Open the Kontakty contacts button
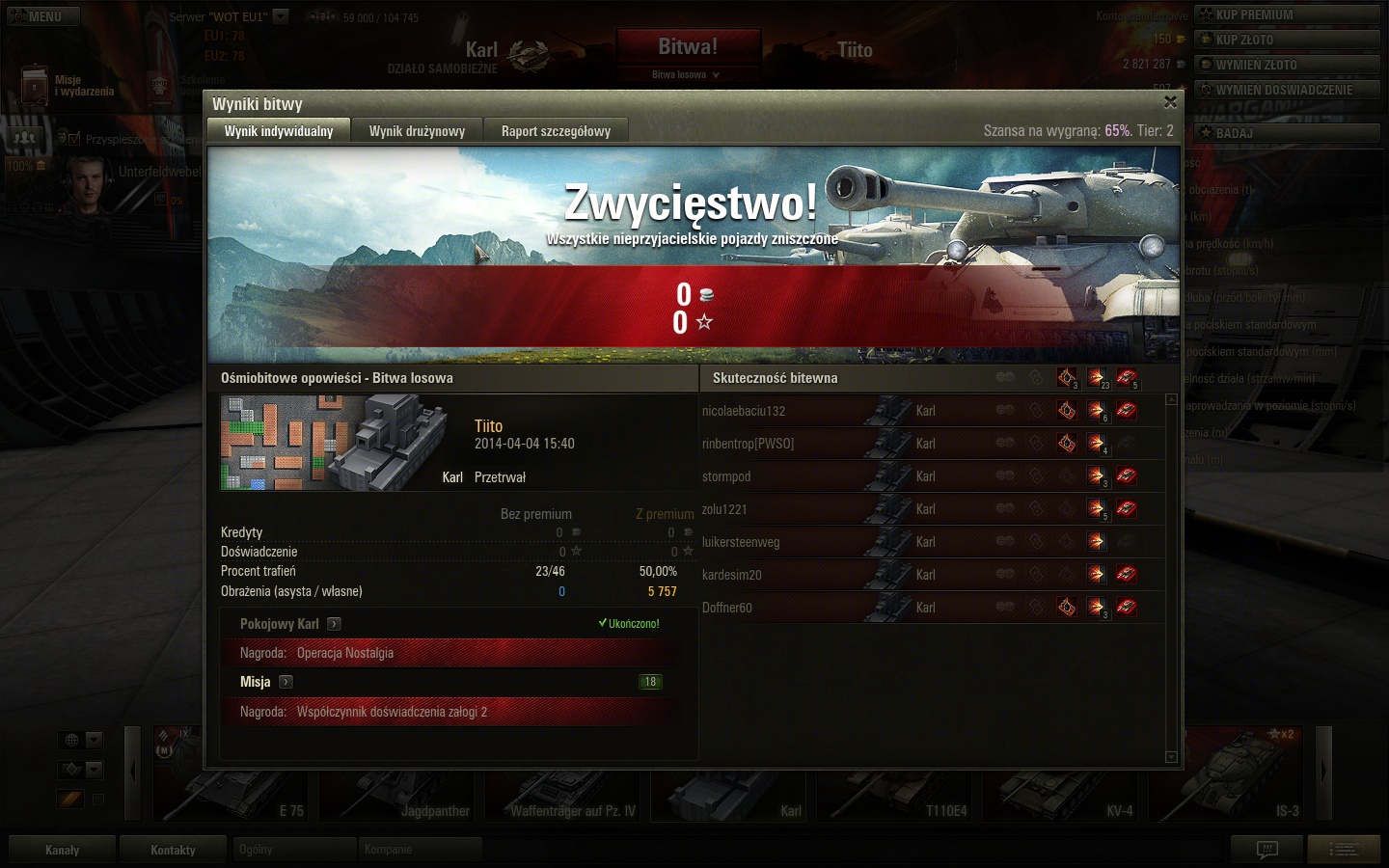Viewport: 1389px width, 868px height. (173, 850)
